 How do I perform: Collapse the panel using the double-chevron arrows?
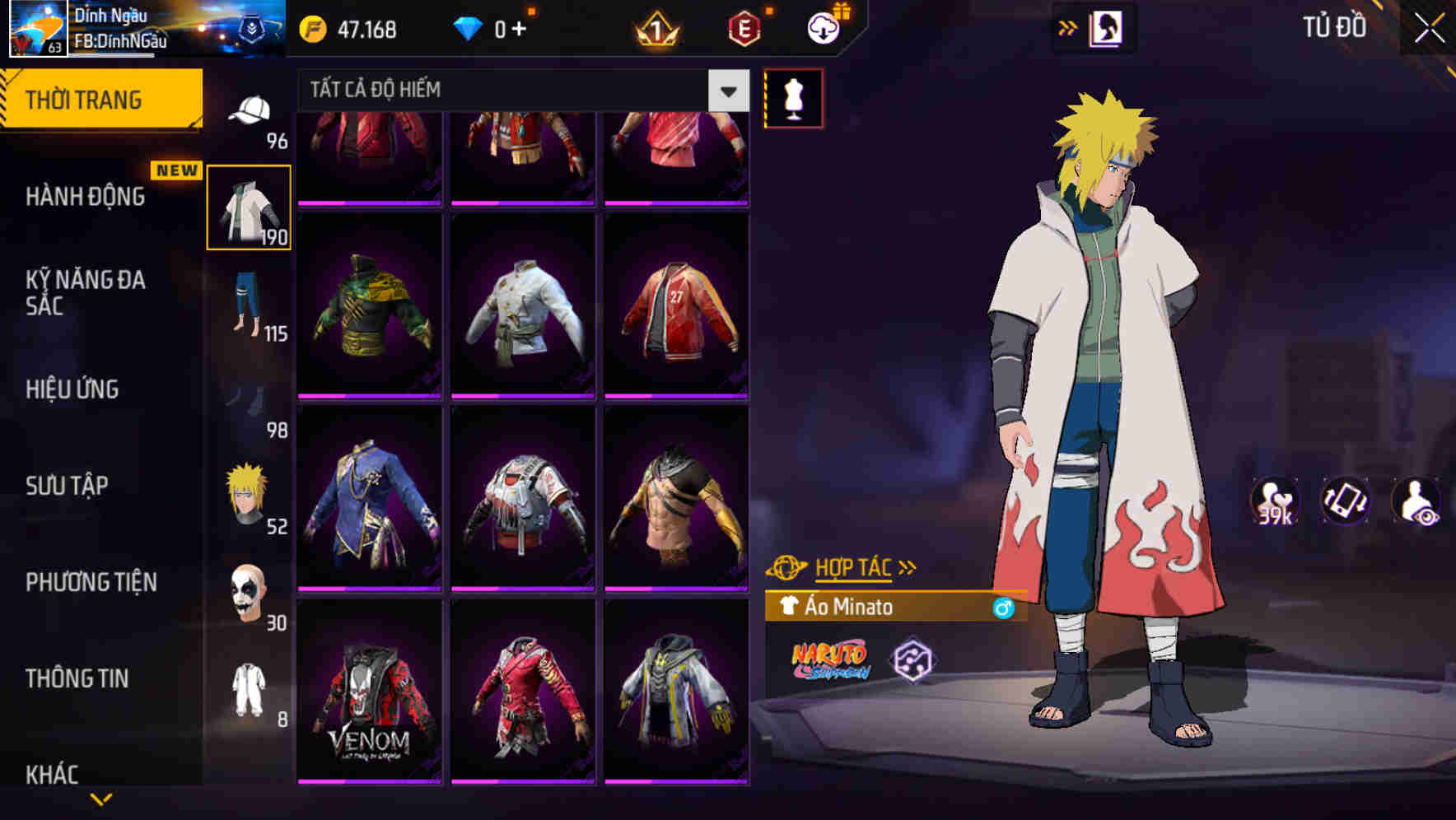point(1068,27)
